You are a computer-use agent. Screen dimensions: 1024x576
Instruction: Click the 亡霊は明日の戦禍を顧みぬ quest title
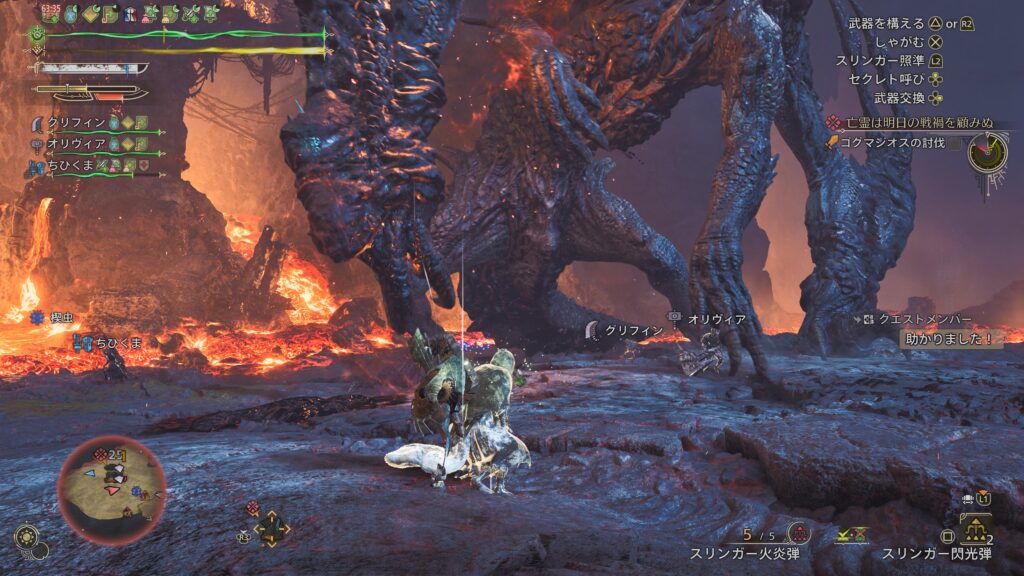(x=918, y=122)
